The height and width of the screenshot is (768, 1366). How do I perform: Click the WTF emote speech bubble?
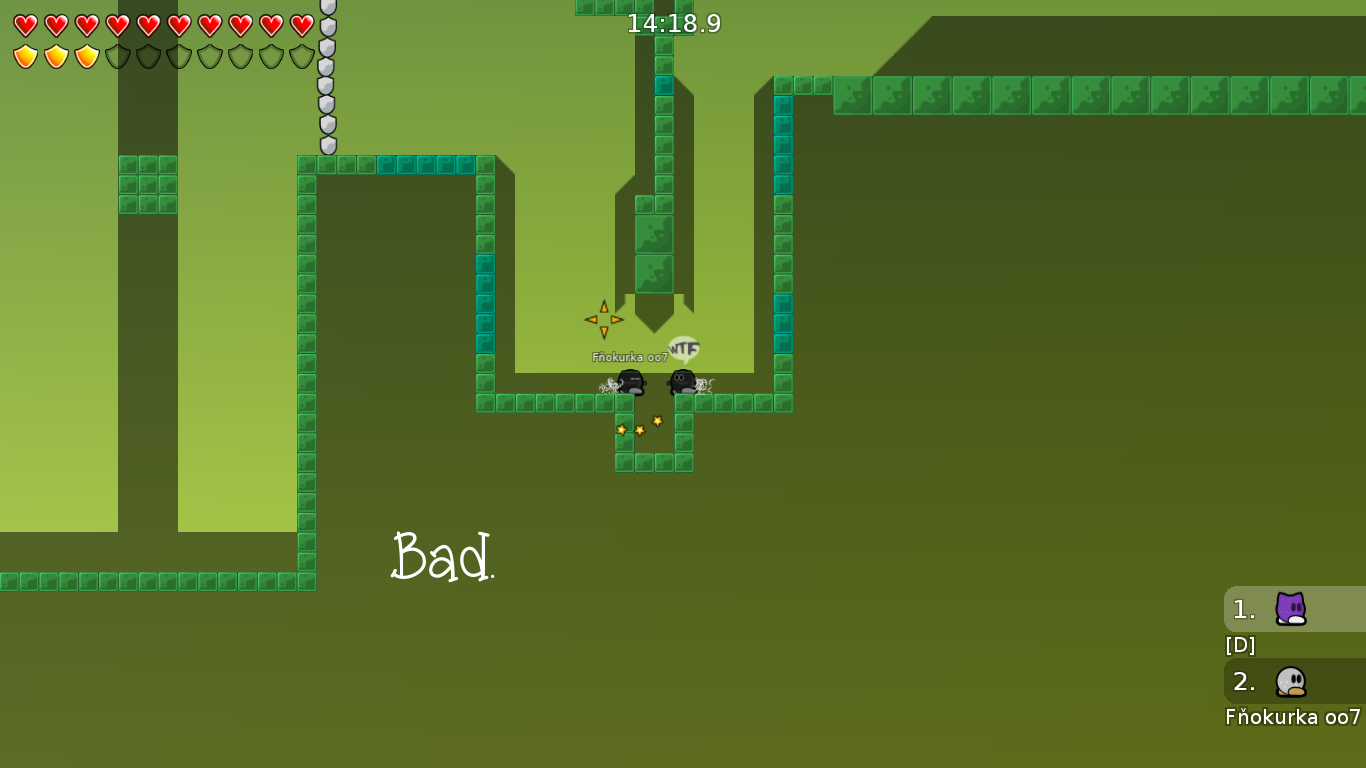683,346
